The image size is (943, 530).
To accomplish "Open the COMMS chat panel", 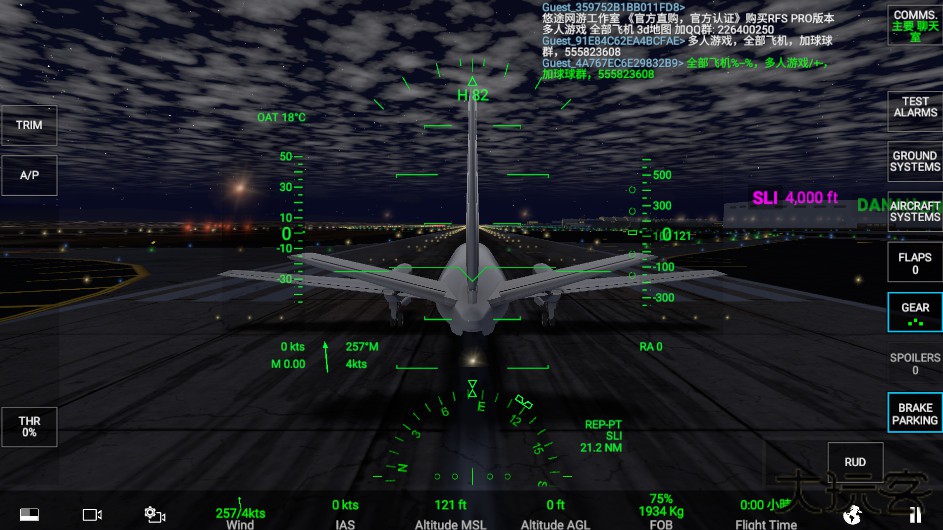I will [x=914, y=26].
